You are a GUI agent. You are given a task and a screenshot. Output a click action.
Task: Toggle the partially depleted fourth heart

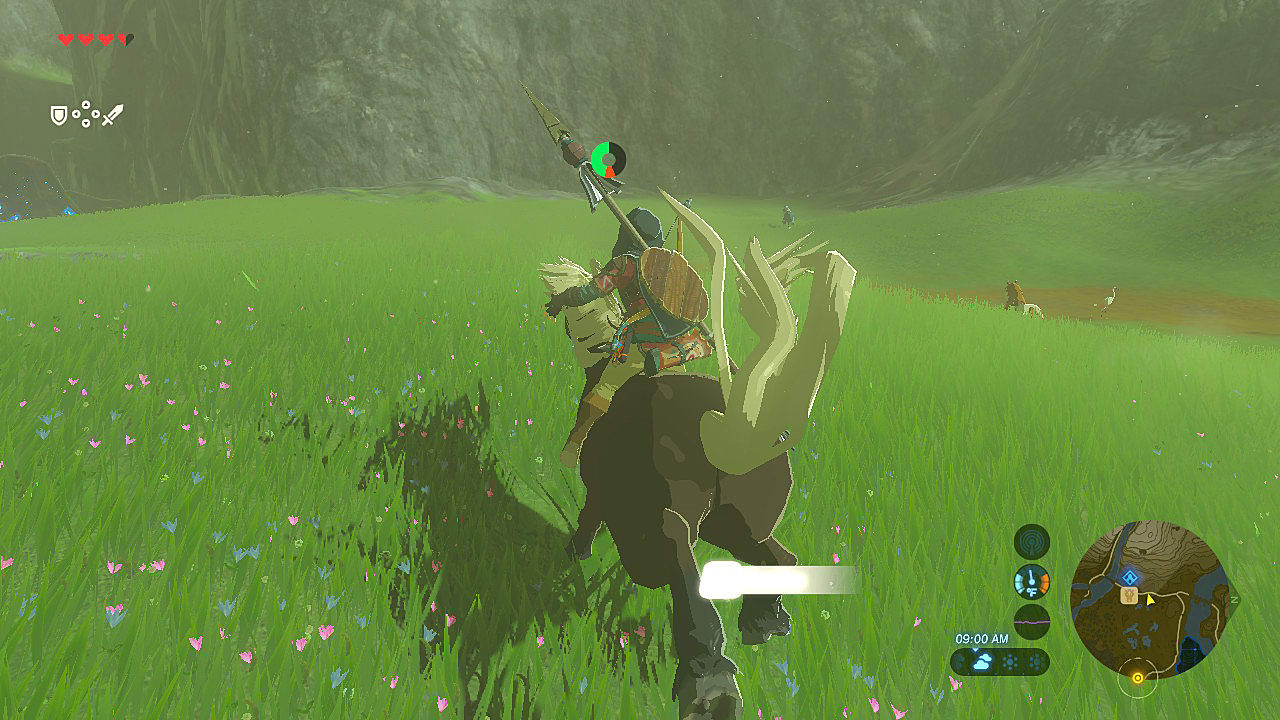[x=124, y=39]
